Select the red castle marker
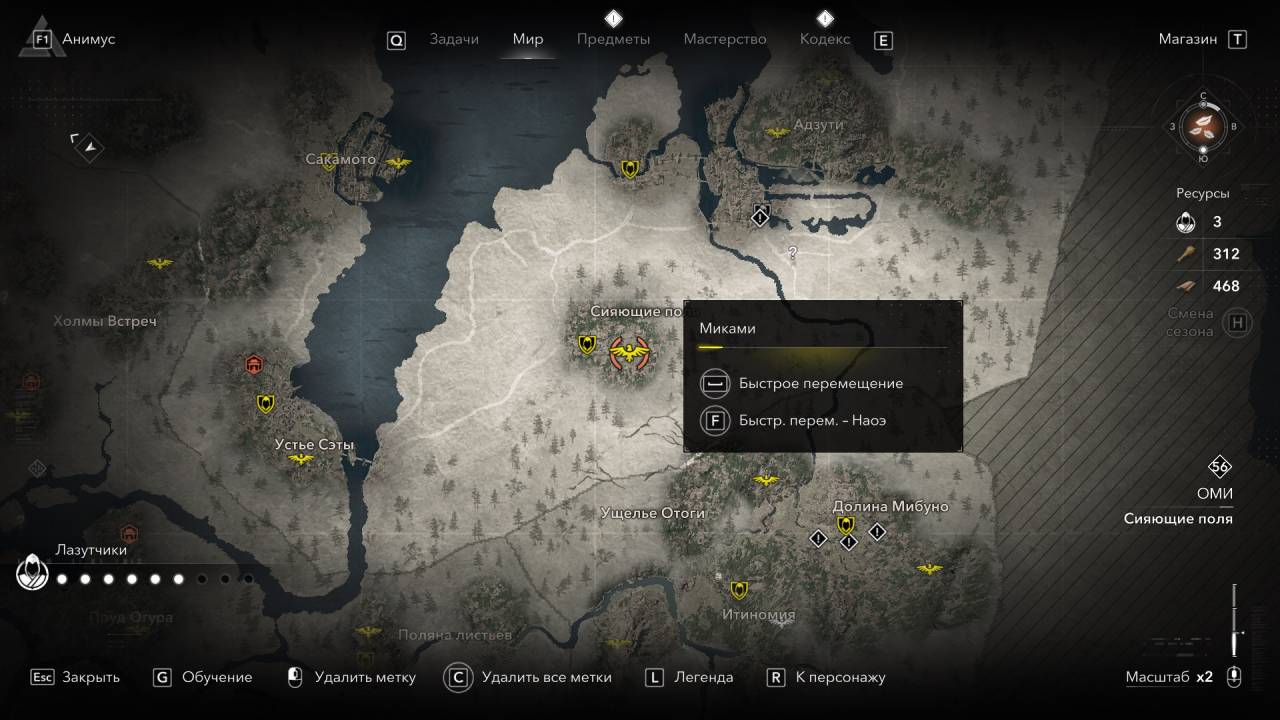This screenshot has width=1280, height=720. click(254, 364)
